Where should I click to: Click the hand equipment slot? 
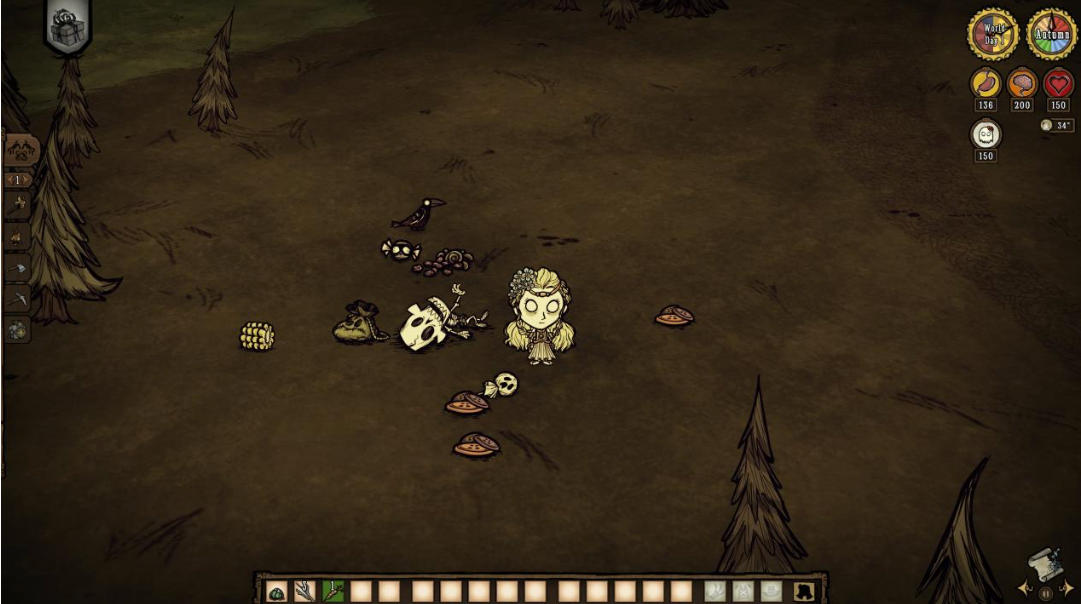pyautogui.click(x=714, y=591)
